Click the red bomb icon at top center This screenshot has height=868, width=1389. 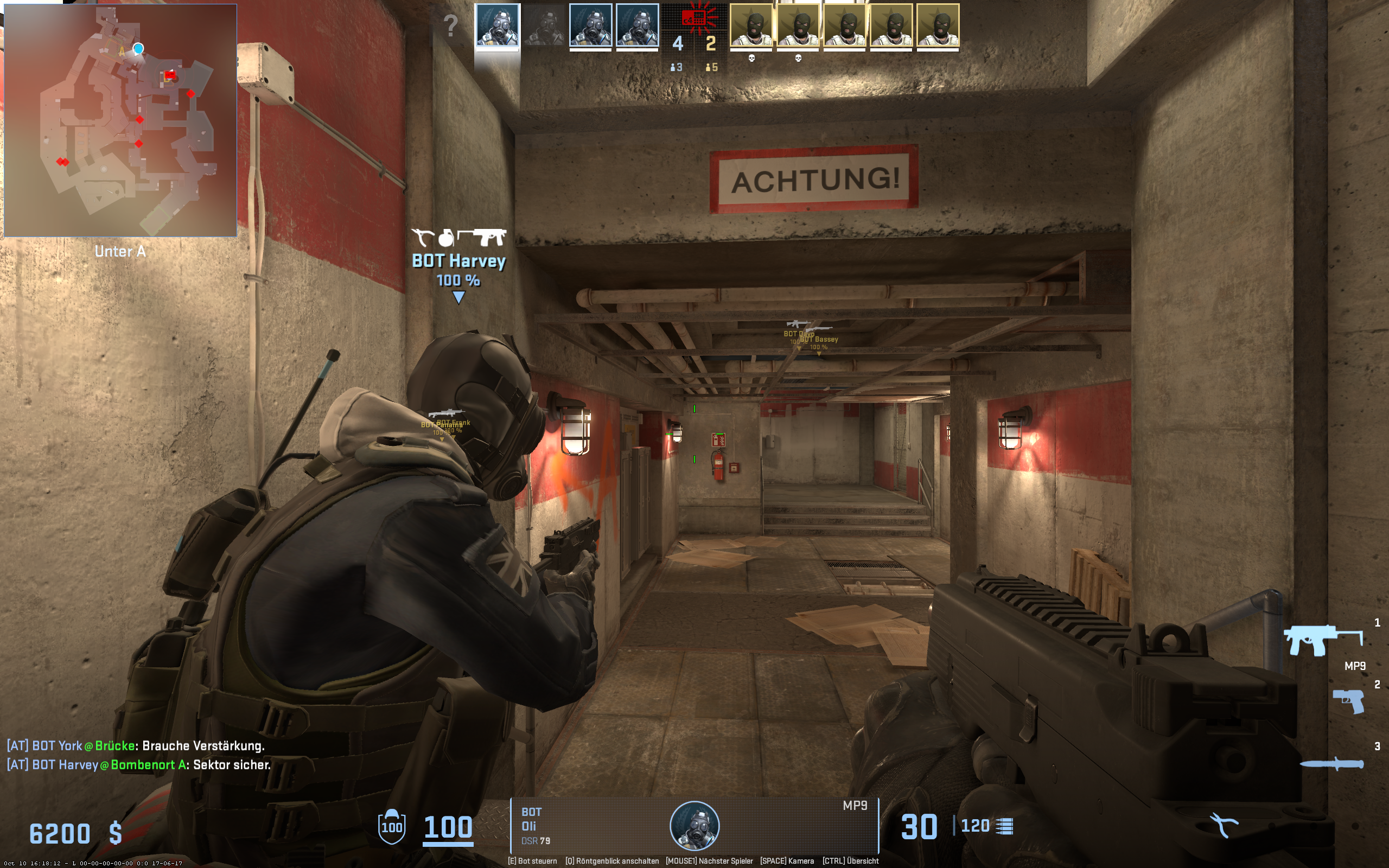pyautogui.click(x=695, y=18)
